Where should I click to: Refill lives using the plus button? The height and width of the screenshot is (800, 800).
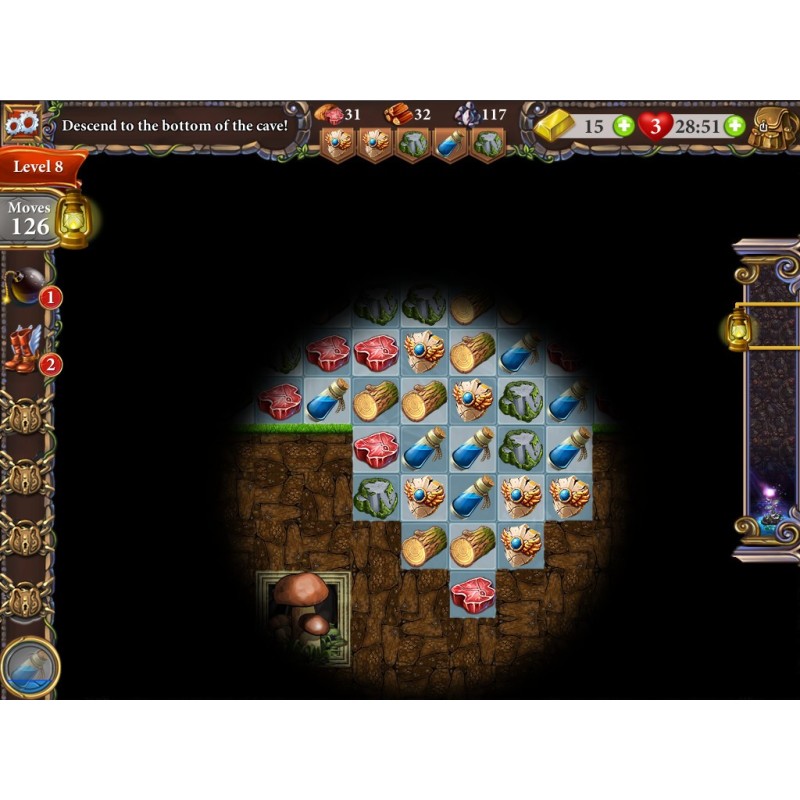pyautogui.click(x=735, y=126)
